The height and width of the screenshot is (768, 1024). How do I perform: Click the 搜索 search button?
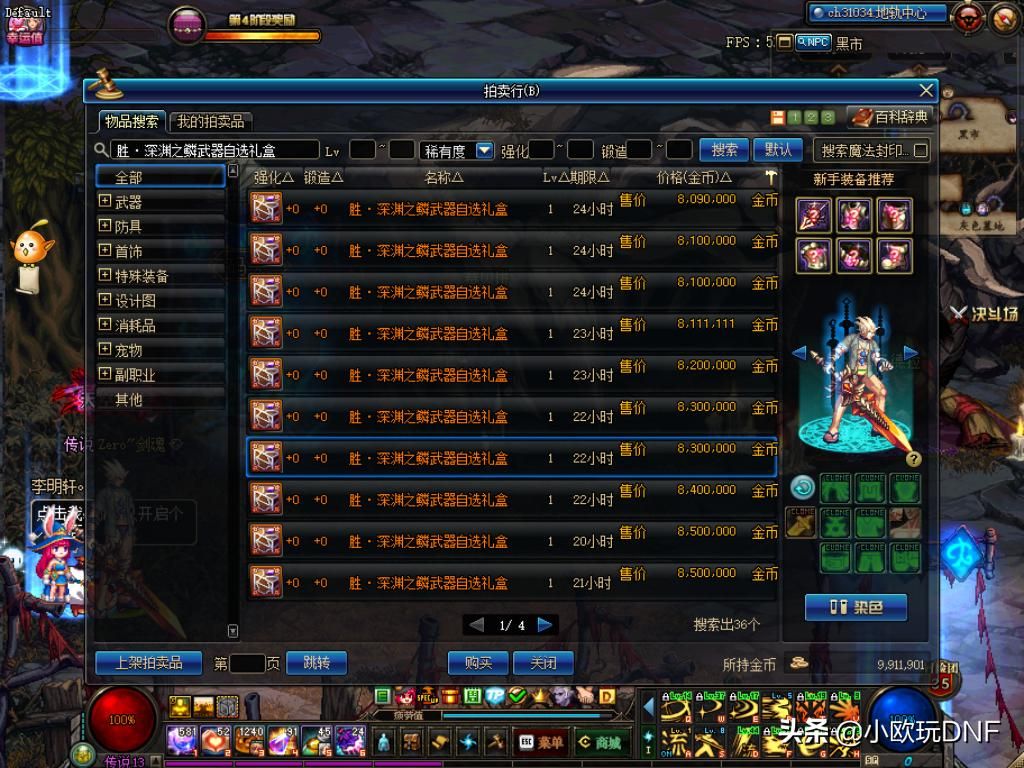point(724,150)
